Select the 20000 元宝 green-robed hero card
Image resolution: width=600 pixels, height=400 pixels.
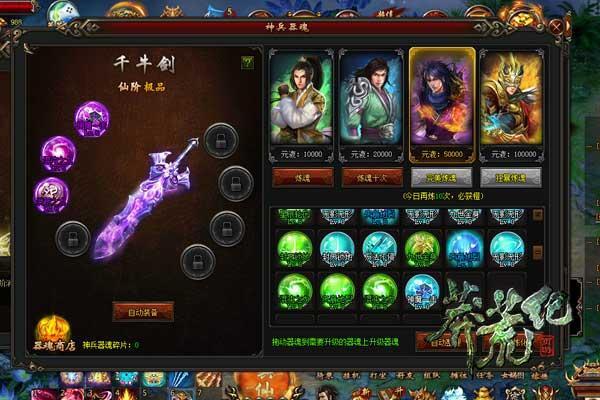(x=372, y=102)
